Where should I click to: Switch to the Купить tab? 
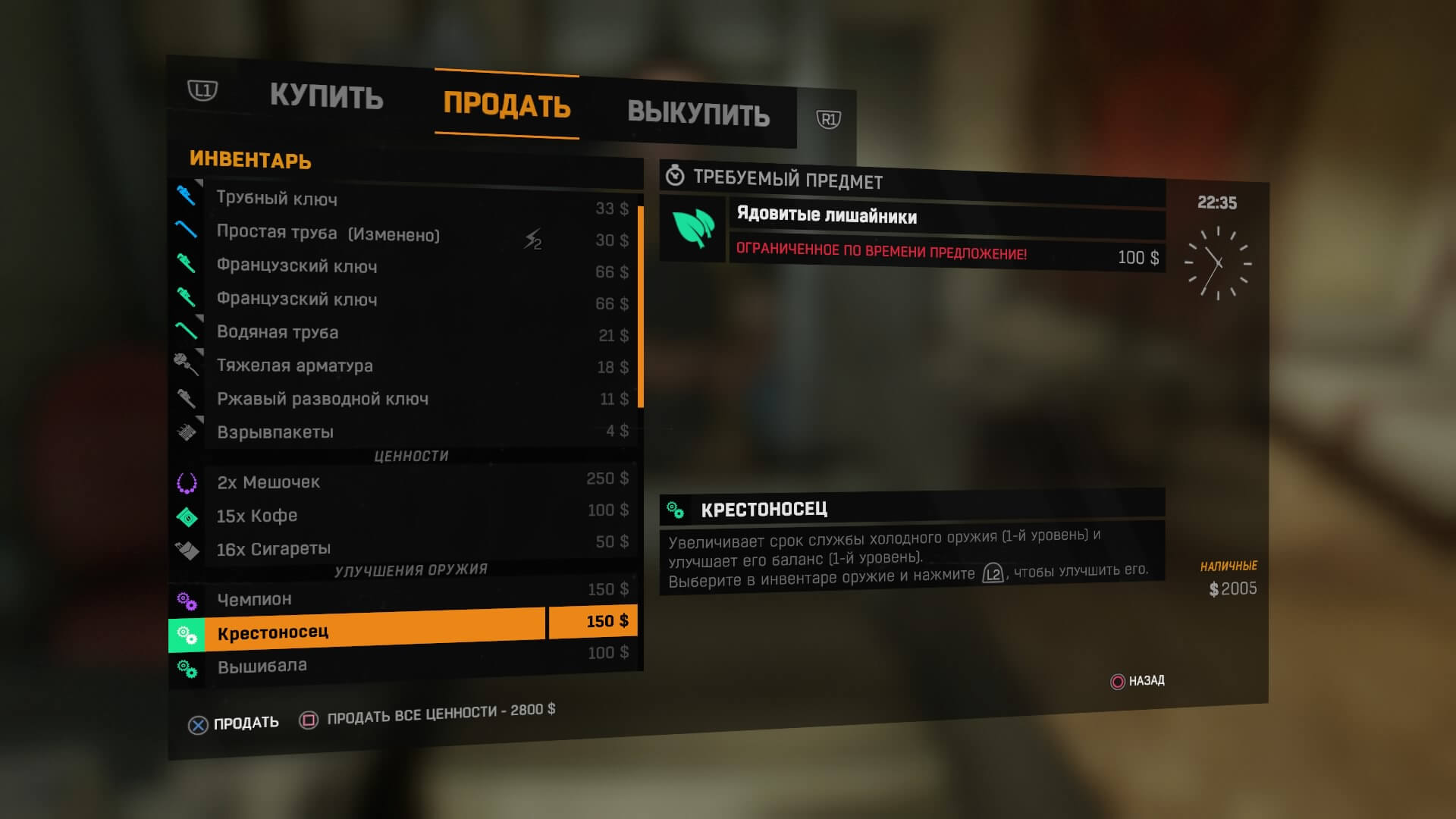click(x=326, y=97)
